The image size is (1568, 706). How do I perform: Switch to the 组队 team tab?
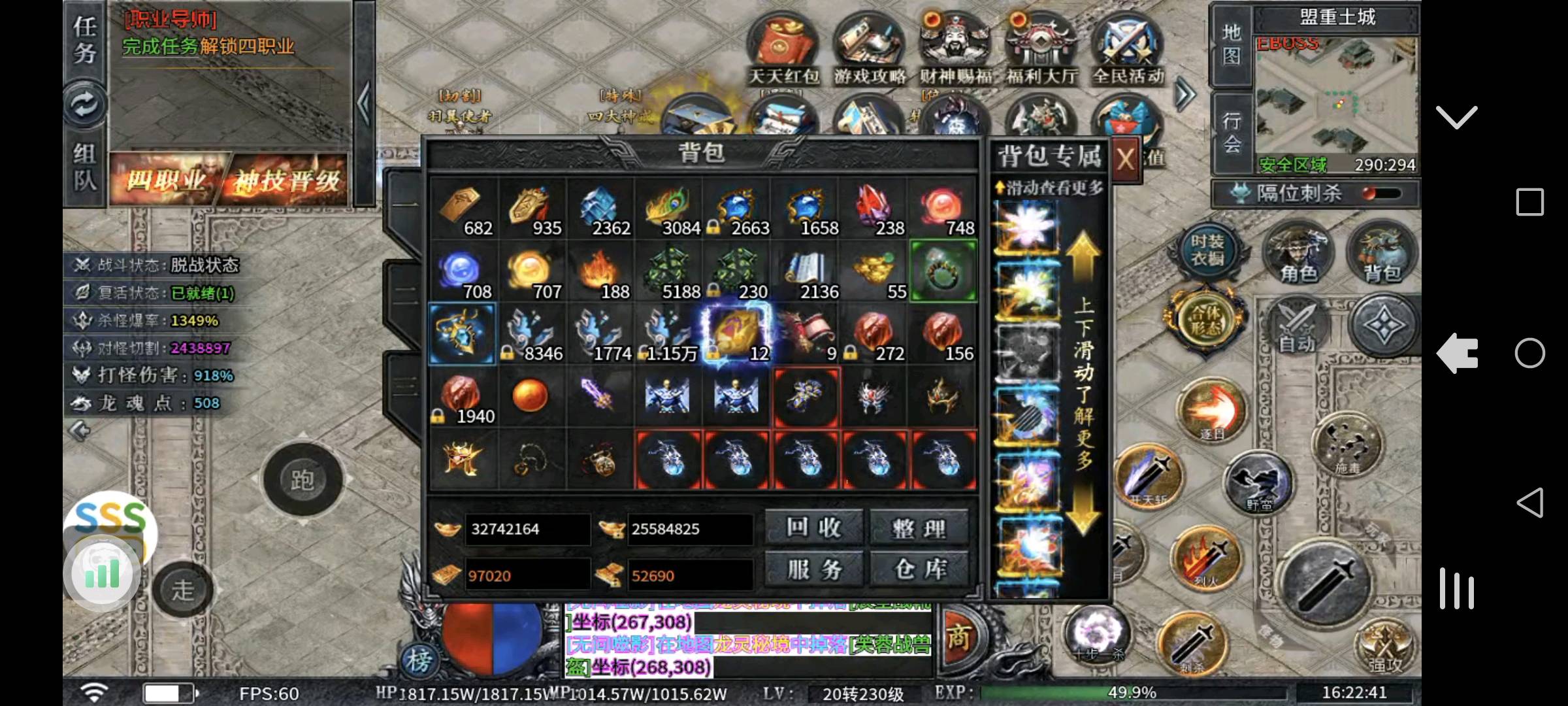click(x=85, y=166)
